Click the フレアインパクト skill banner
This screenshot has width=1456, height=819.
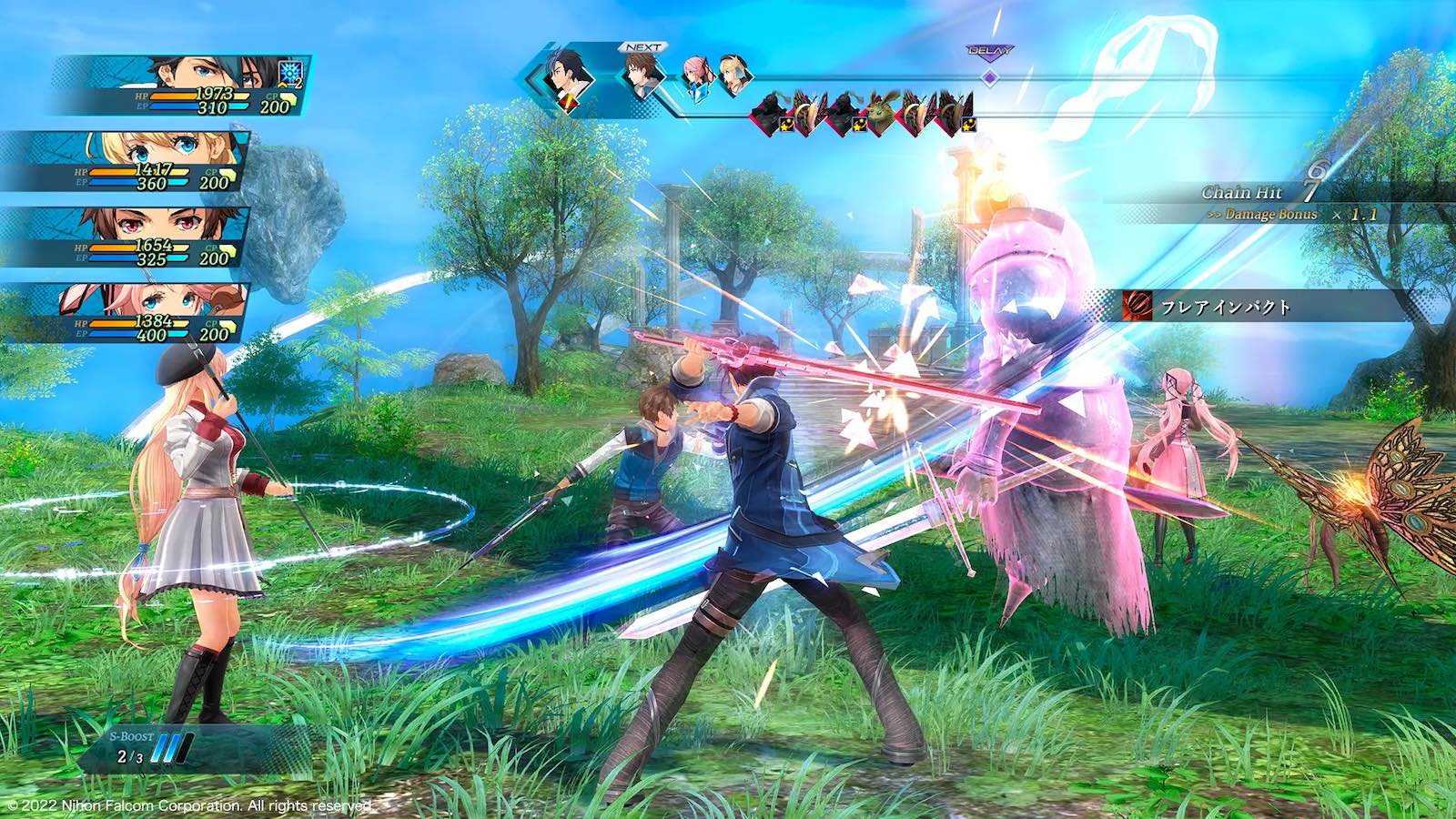1256,307
